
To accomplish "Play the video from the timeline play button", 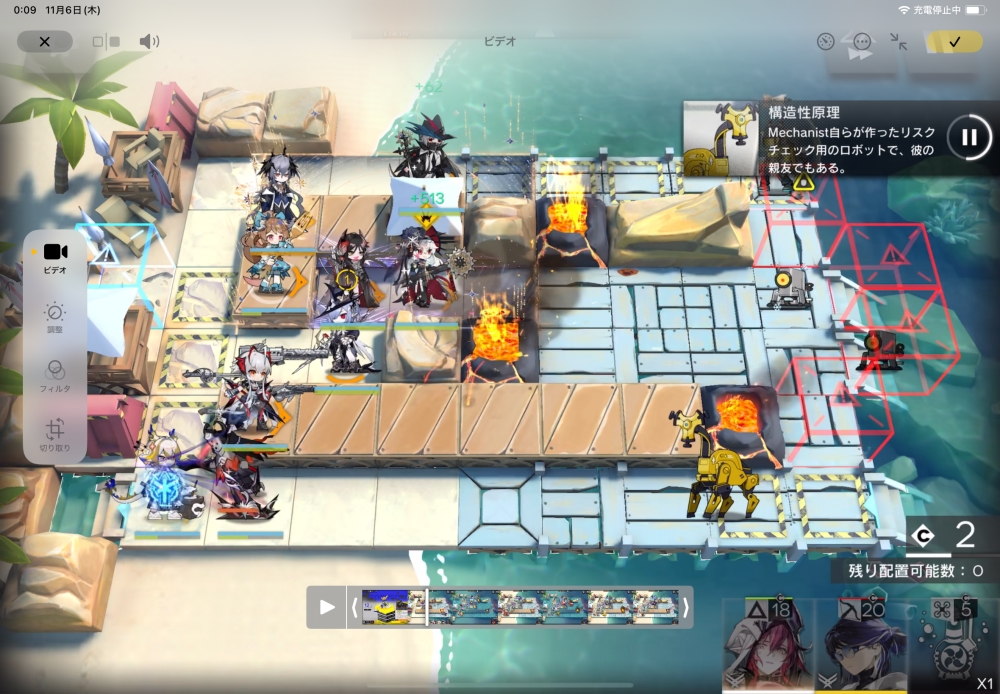I will [x=327, y=607].
